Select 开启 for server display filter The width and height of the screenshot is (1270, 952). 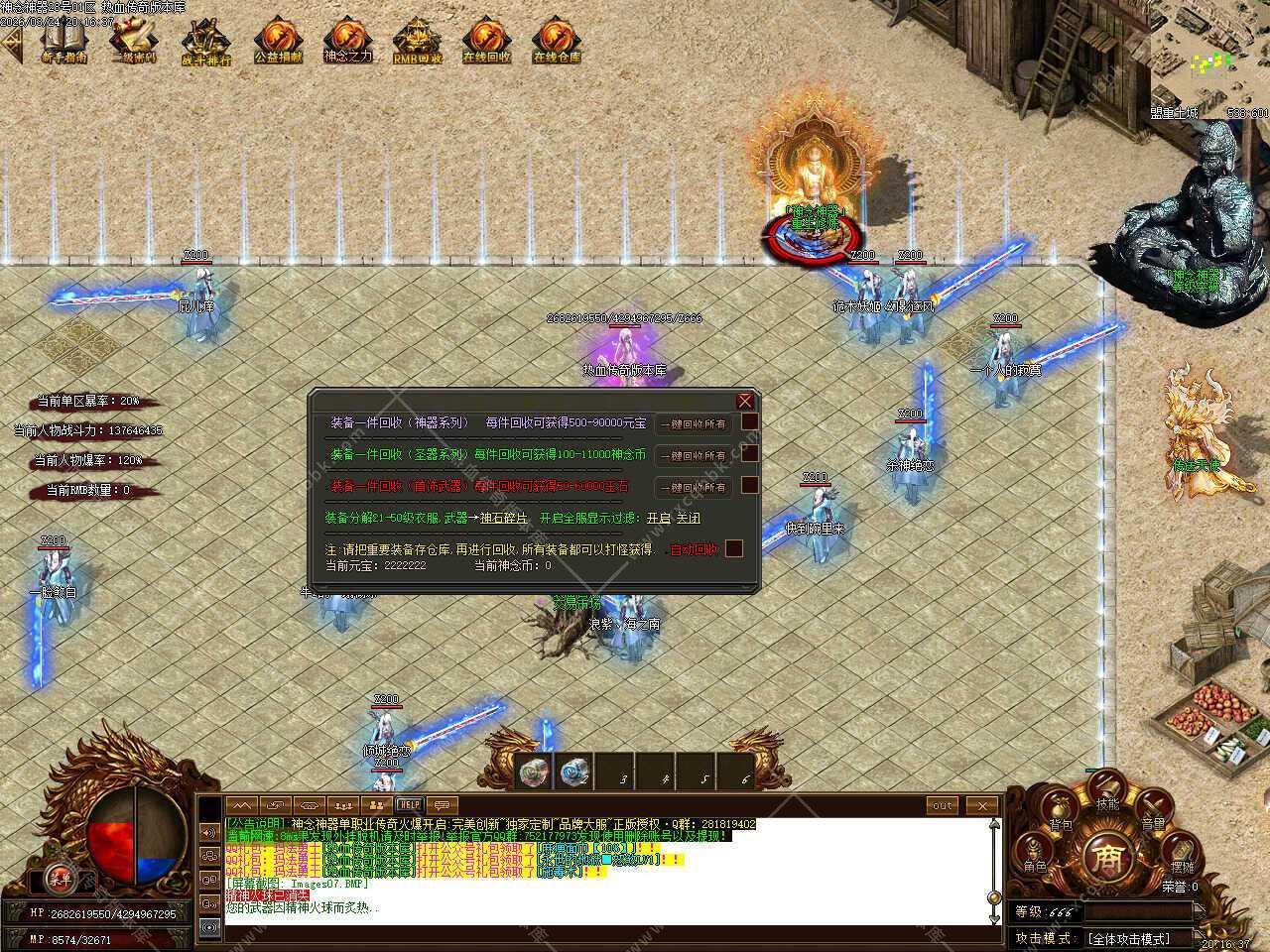click(x=658, y=518)
